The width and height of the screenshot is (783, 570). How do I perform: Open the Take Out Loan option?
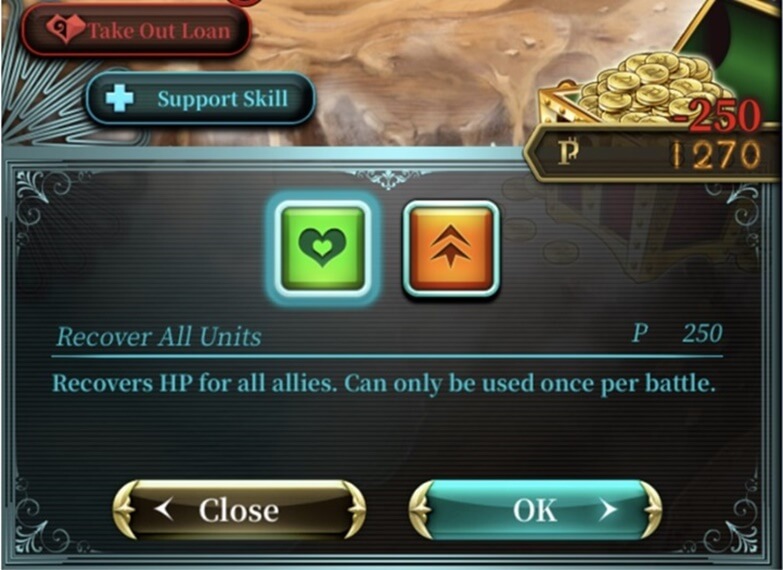(136, 29)
